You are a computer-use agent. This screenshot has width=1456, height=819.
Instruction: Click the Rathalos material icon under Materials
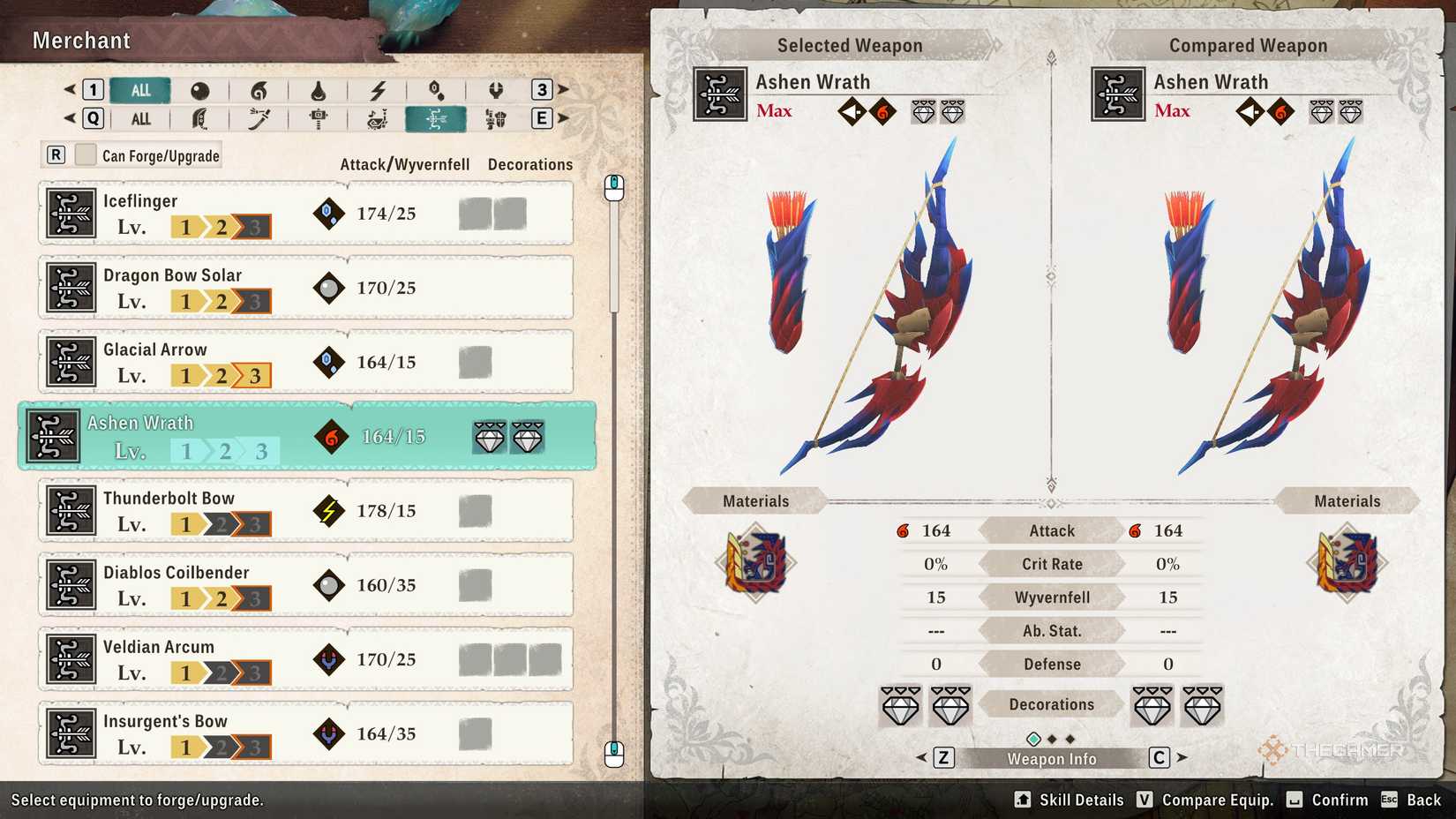point(757,562)
